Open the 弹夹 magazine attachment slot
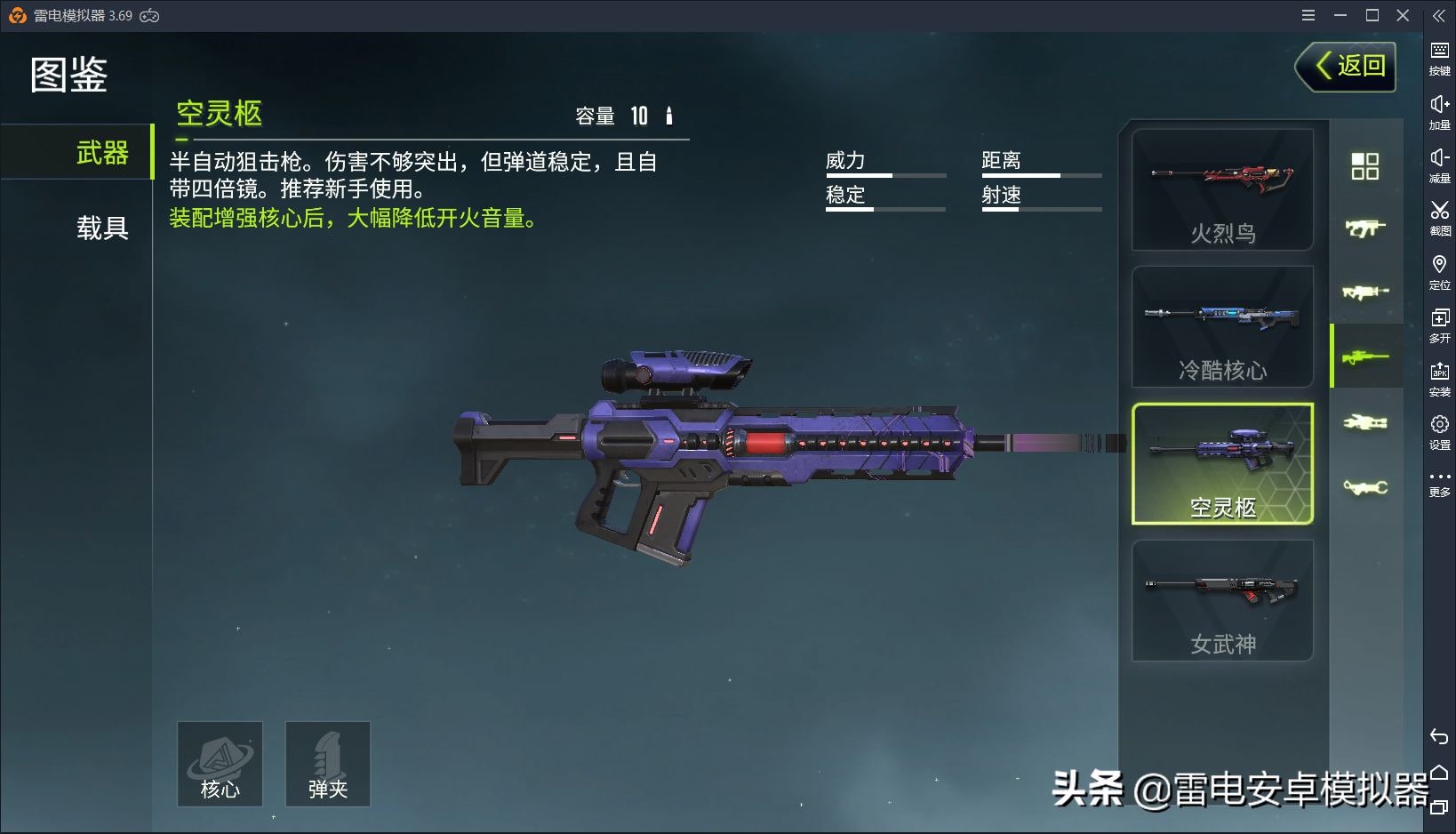1456x834 pixels. [x=327, y=765]
